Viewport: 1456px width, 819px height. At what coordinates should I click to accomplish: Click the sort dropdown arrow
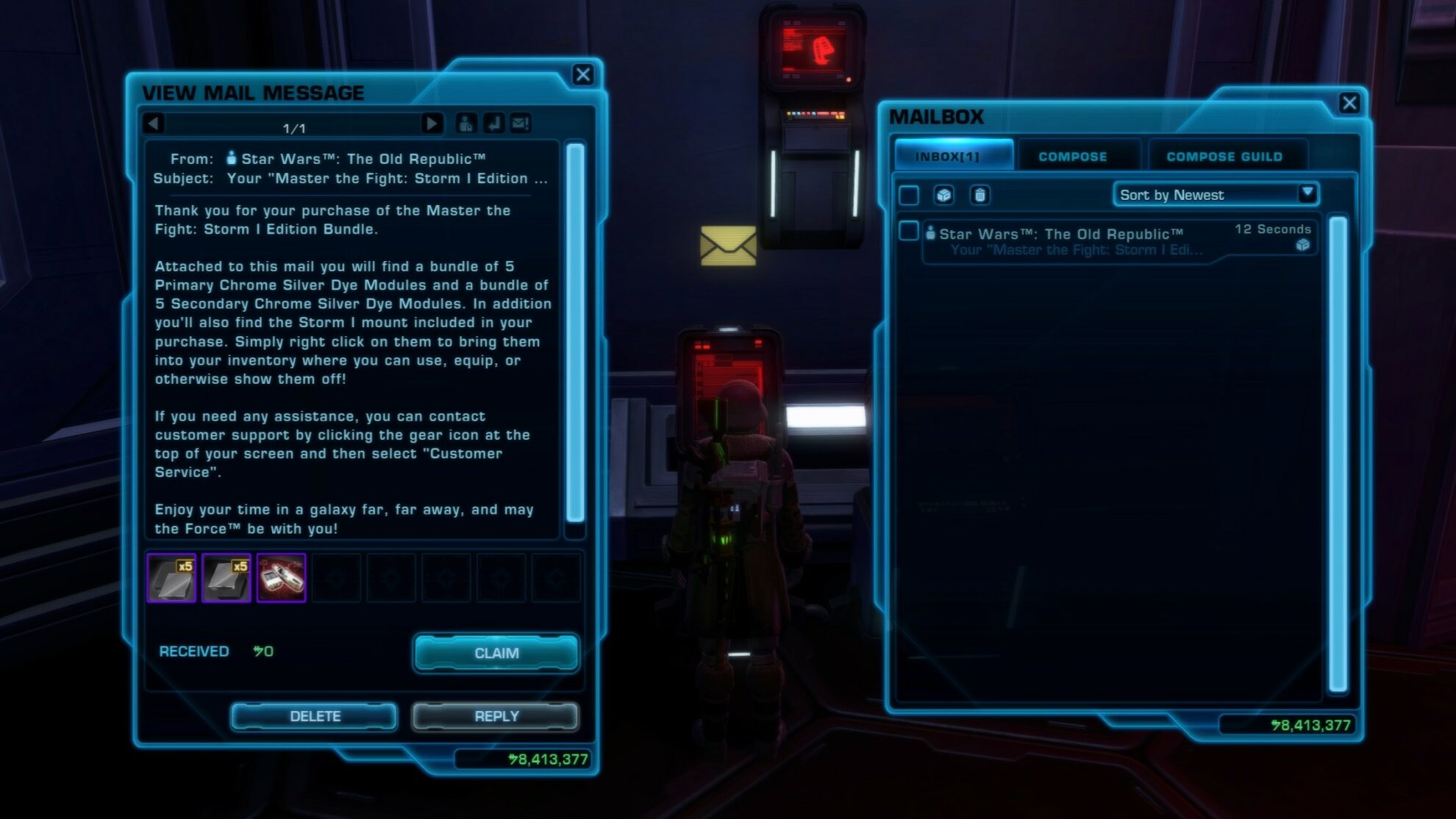coord(1306,194)
